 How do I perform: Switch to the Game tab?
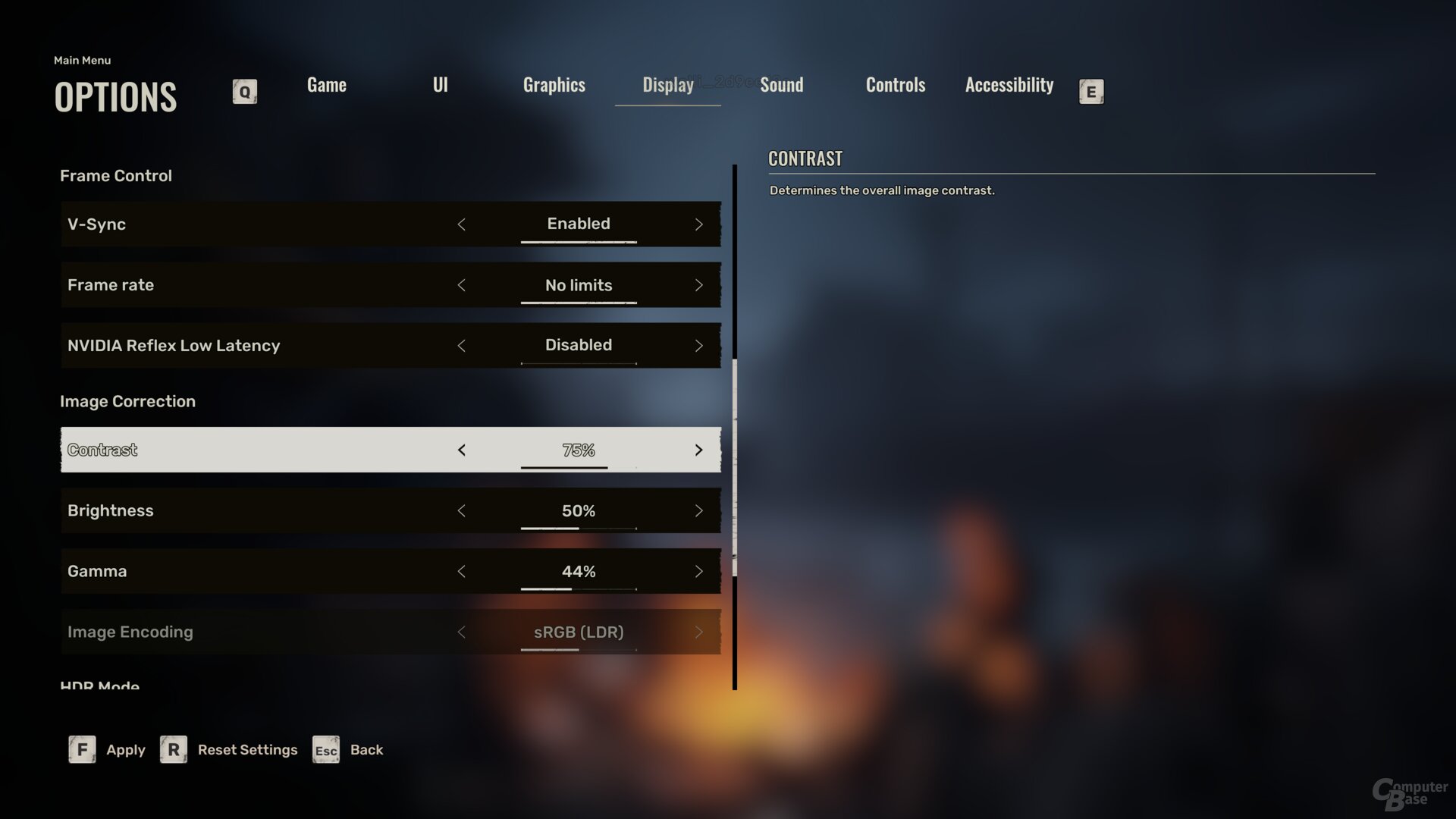coord(326,85)
